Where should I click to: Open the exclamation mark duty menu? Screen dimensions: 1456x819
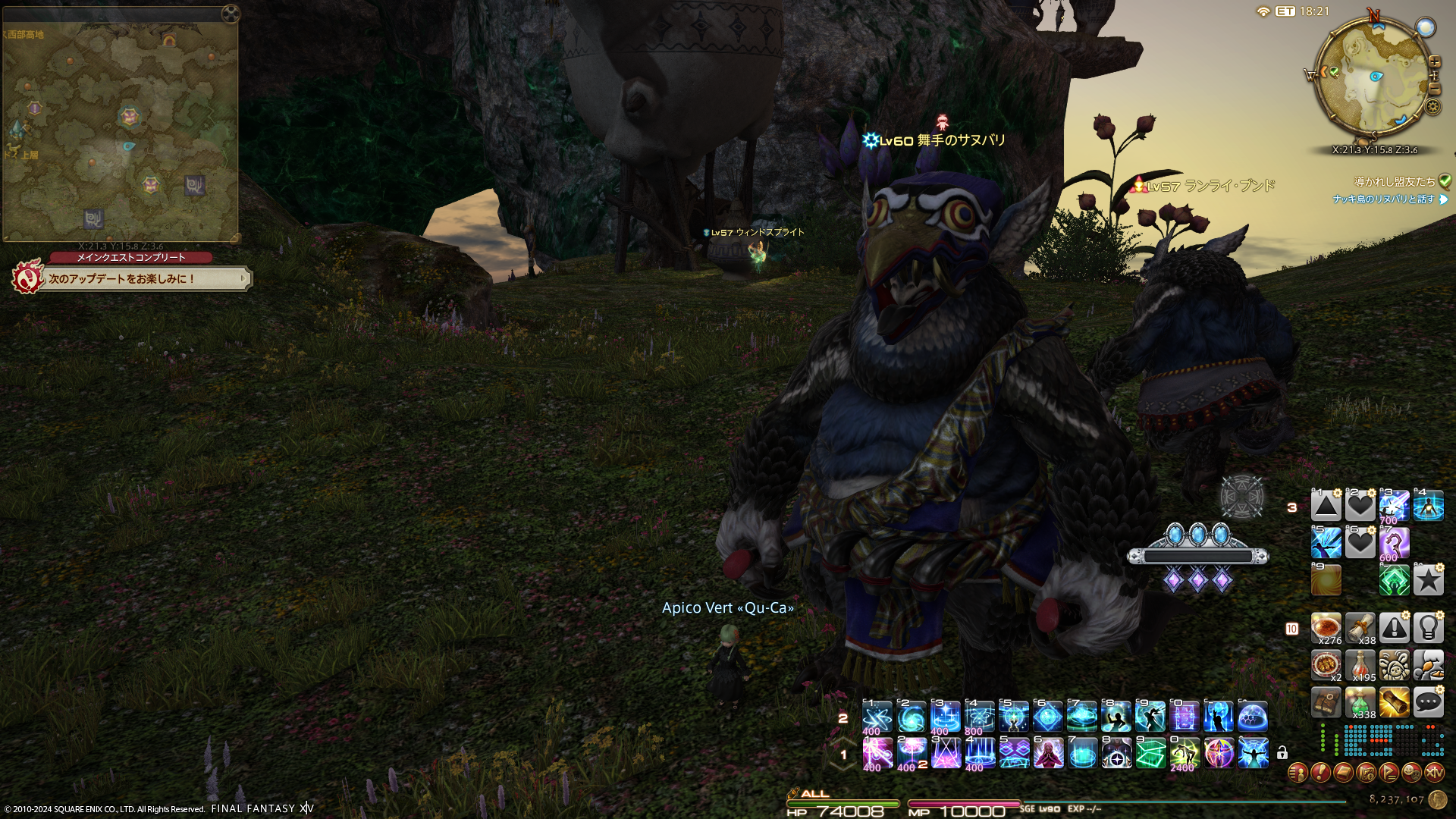[x=1320, y=773]
